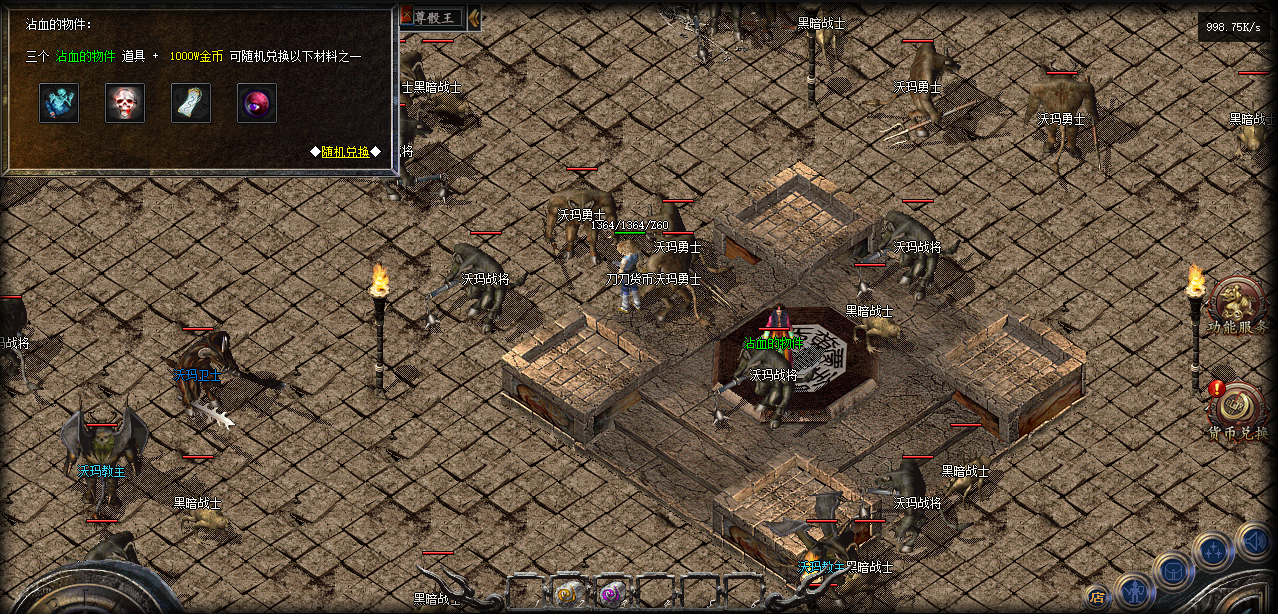Click the crossed swords mode icon
The image size is (1278, 614).
(x=407, y=16)
